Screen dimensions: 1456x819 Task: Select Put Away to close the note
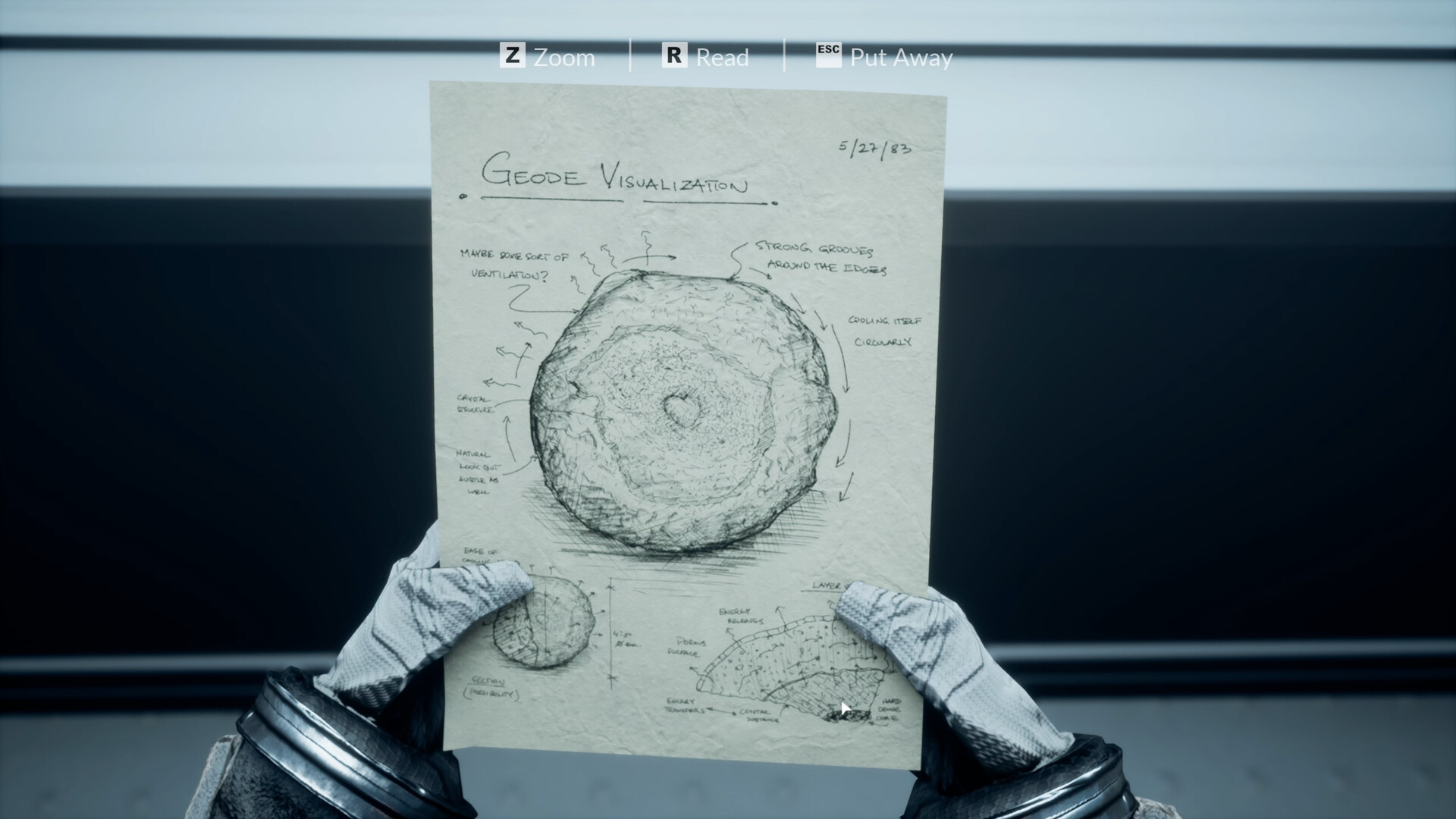[901, 57]
